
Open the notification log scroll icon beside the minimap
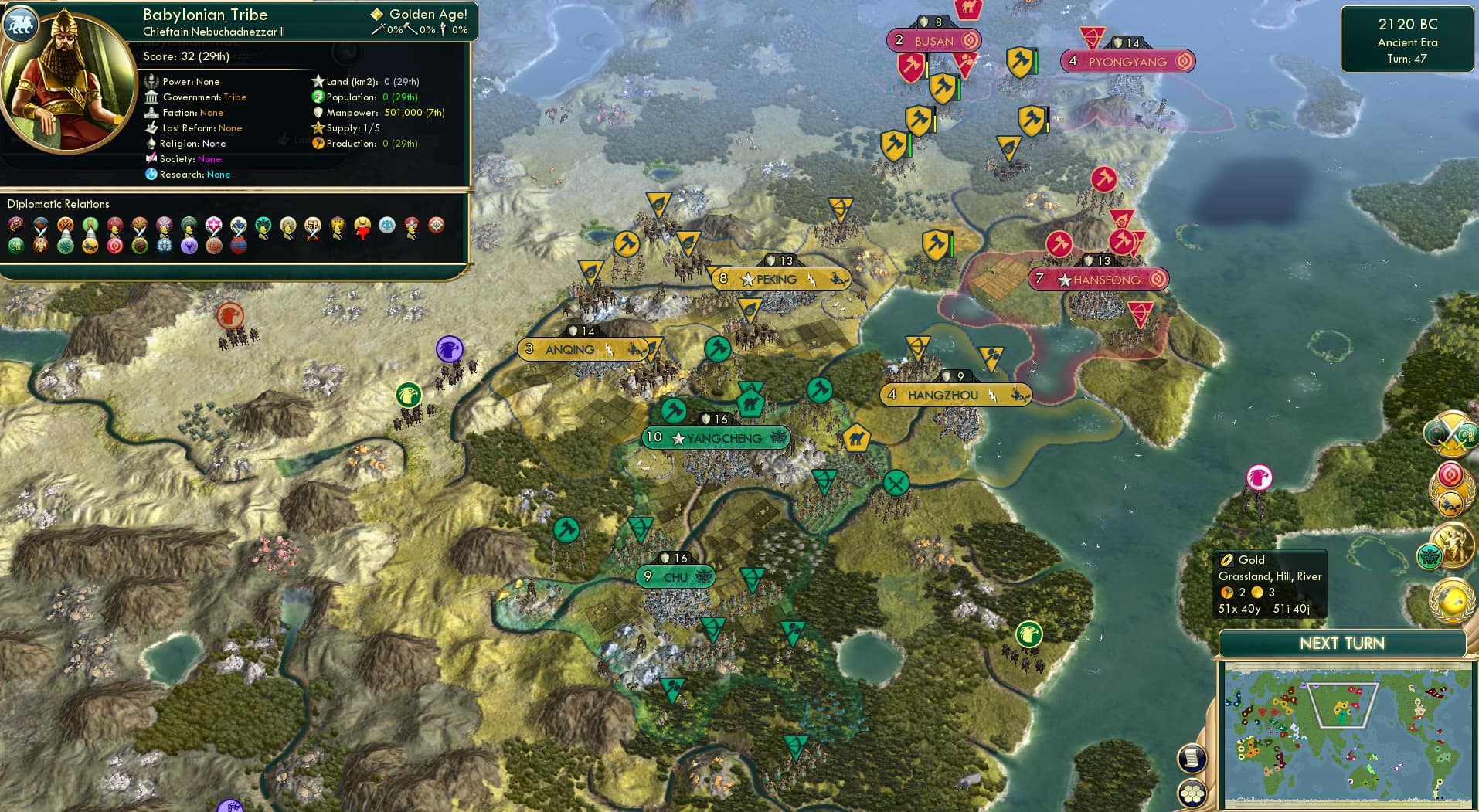[x=1192, y=758]
